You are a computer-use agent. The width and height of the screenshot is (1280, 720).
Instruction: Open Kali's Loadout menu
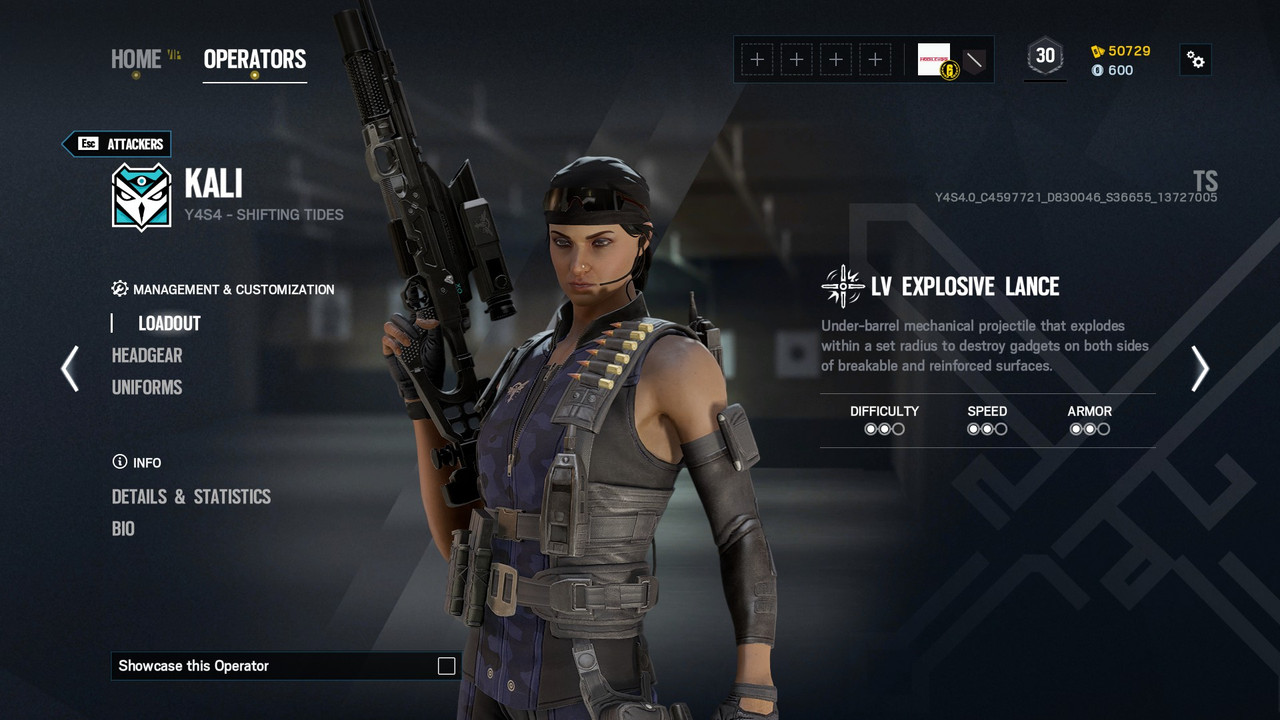click(x=169, y=323)
